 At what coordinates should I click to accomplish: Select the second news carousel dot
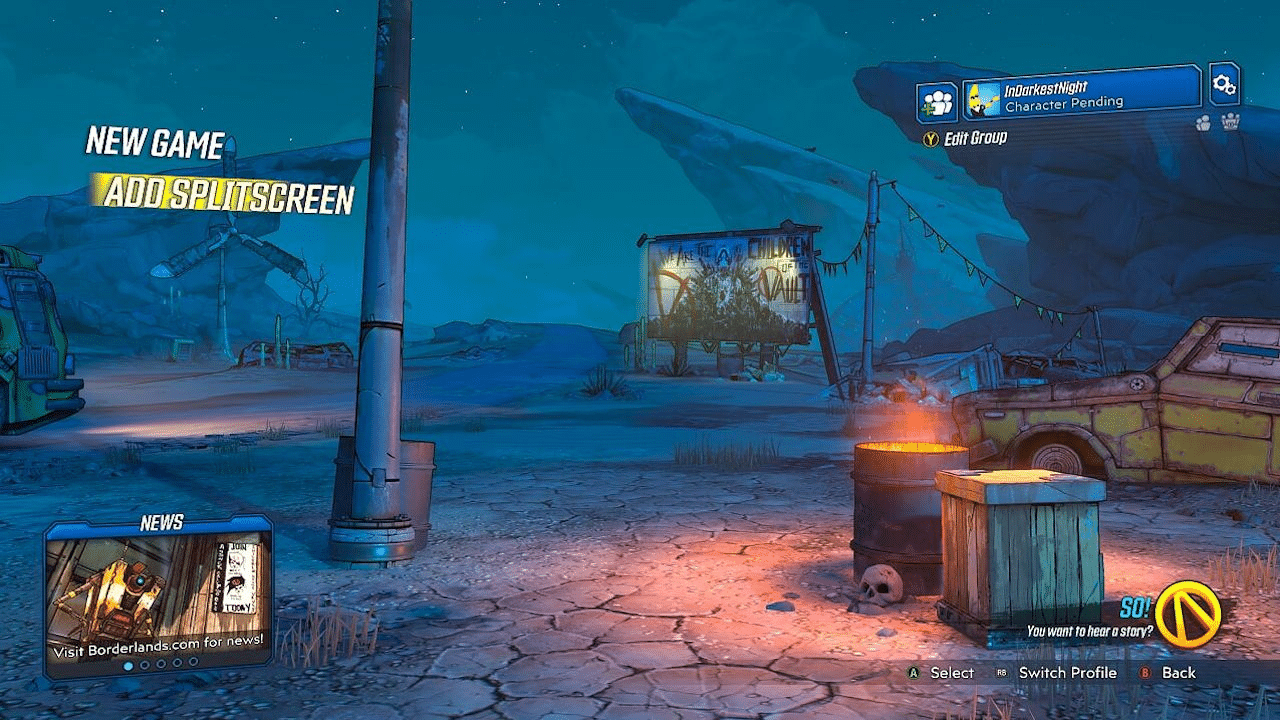tap(144, 663)
